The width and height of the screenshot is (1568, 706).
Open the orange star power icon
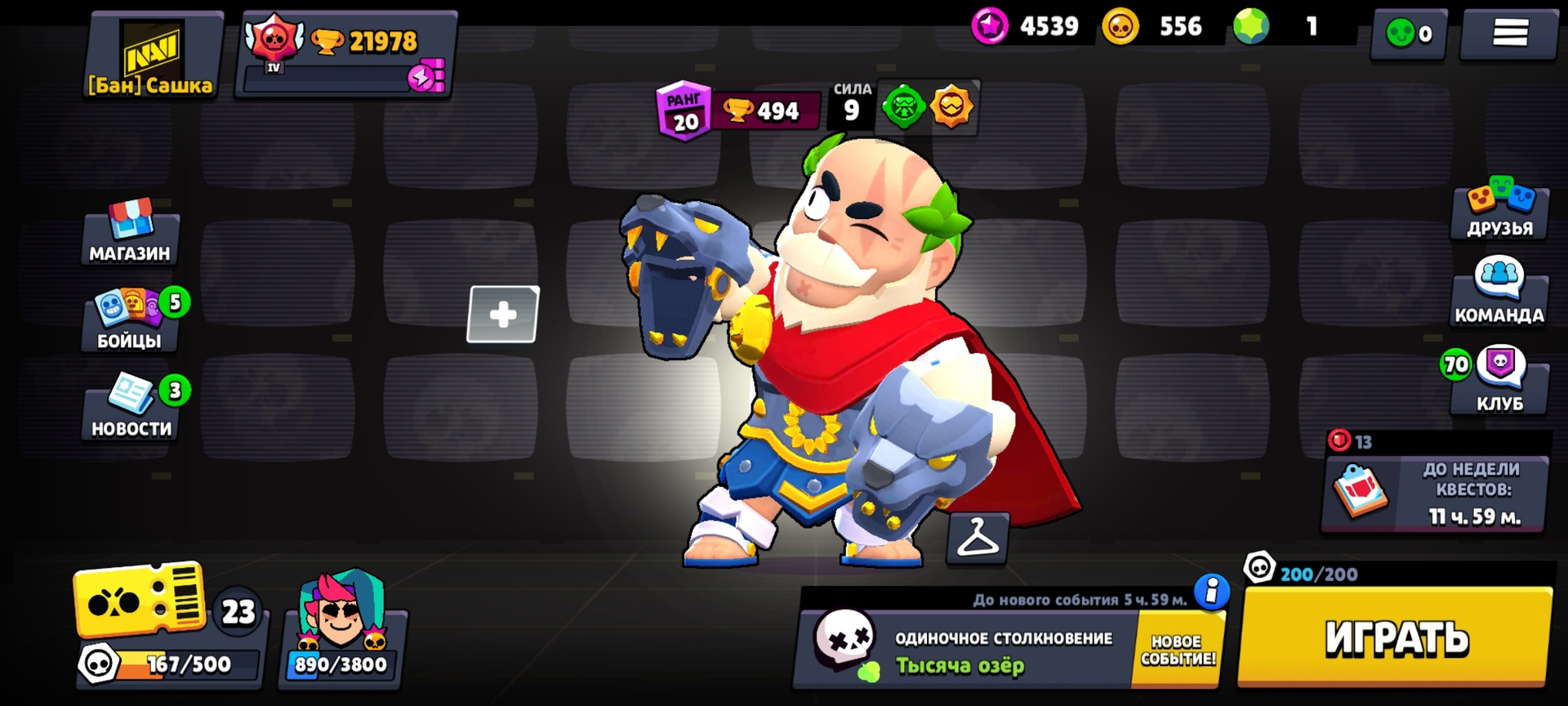coord(951,107)
